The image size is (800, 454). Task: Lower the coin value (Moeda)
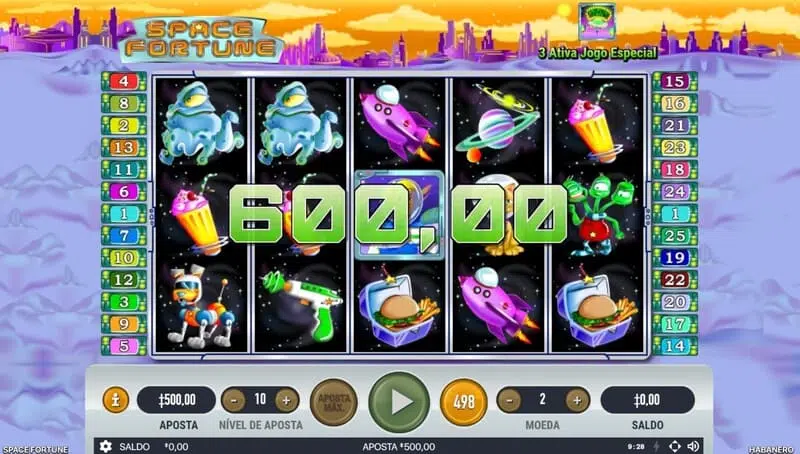pyautogui.click(x=509, y=400)
